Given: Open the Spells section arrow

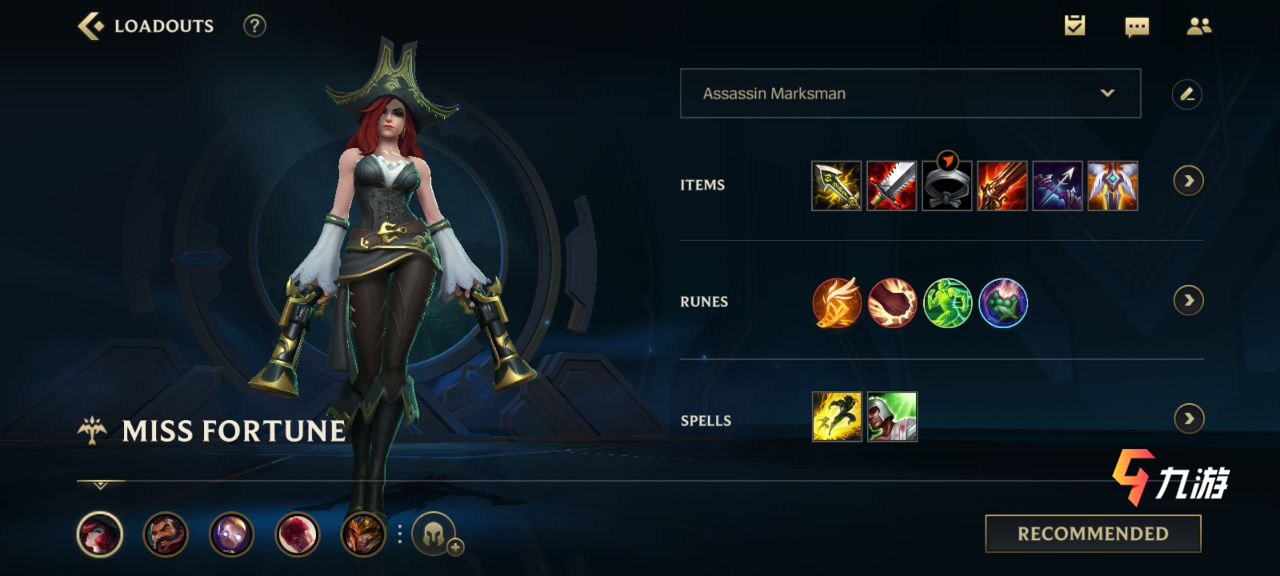Looking at the screenshot, I should (1188, 418).
